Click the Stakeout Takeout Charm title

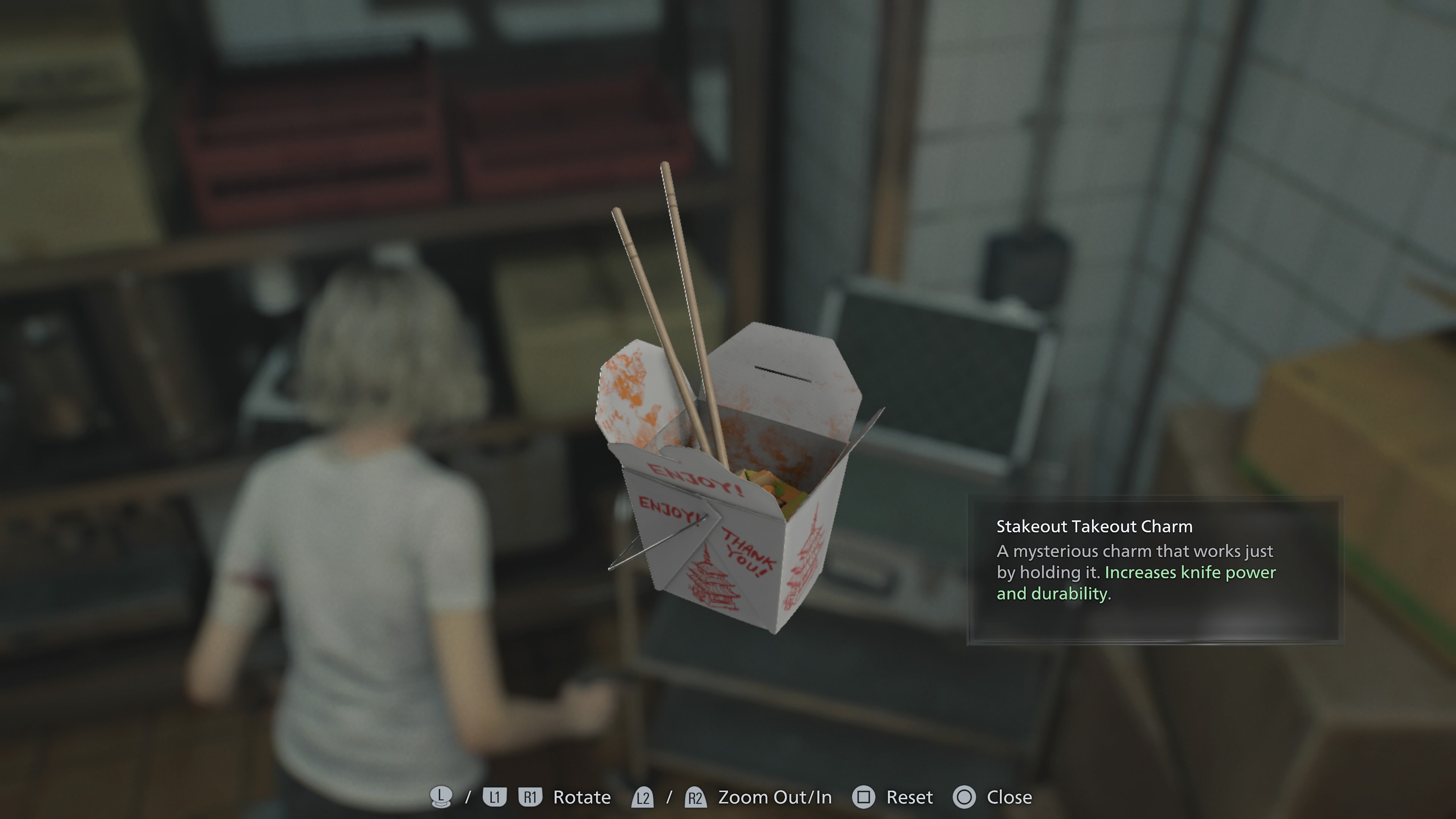1094,526
